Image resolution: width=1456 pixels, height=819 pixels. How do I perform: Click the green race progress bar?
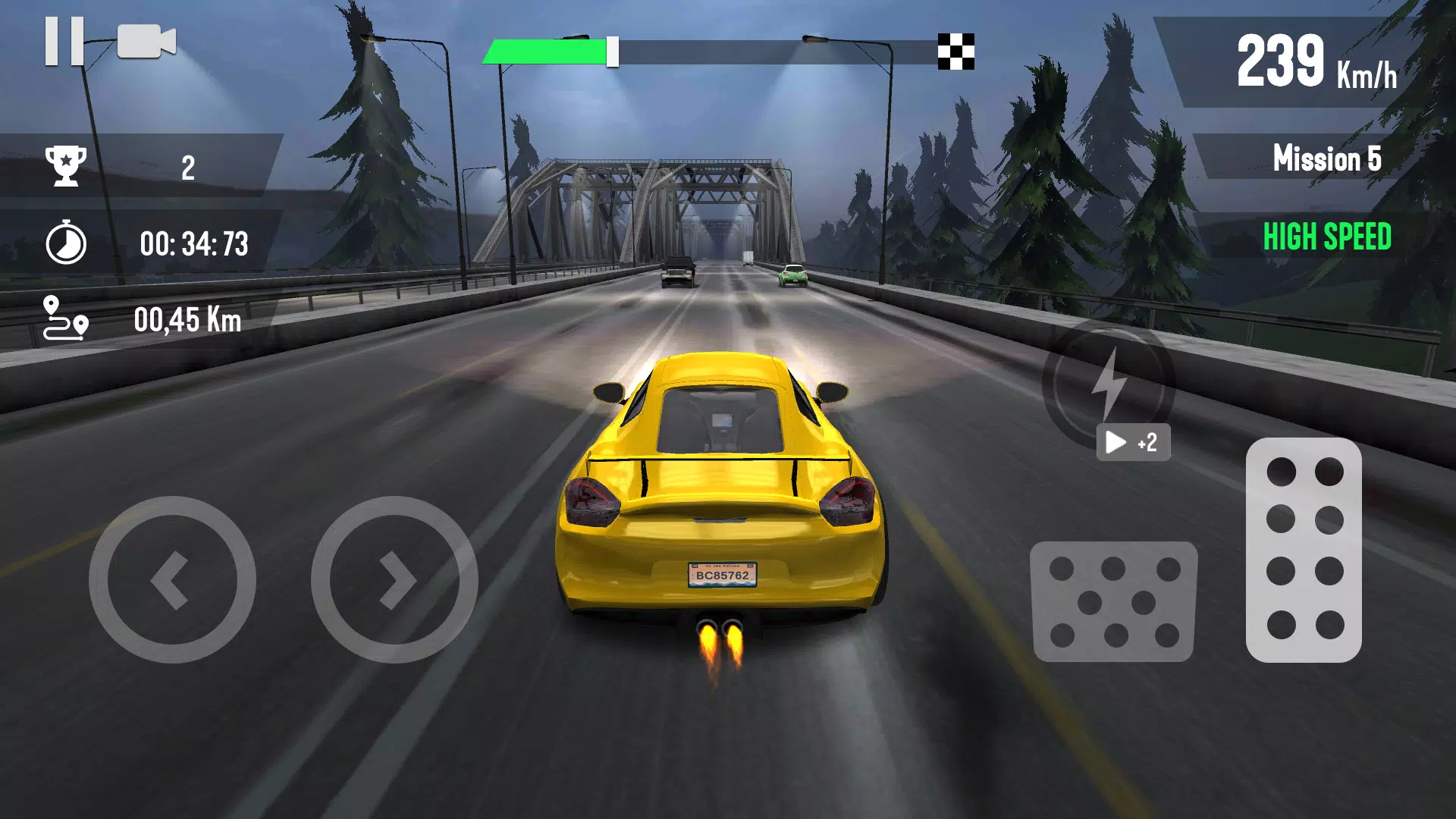546,52
